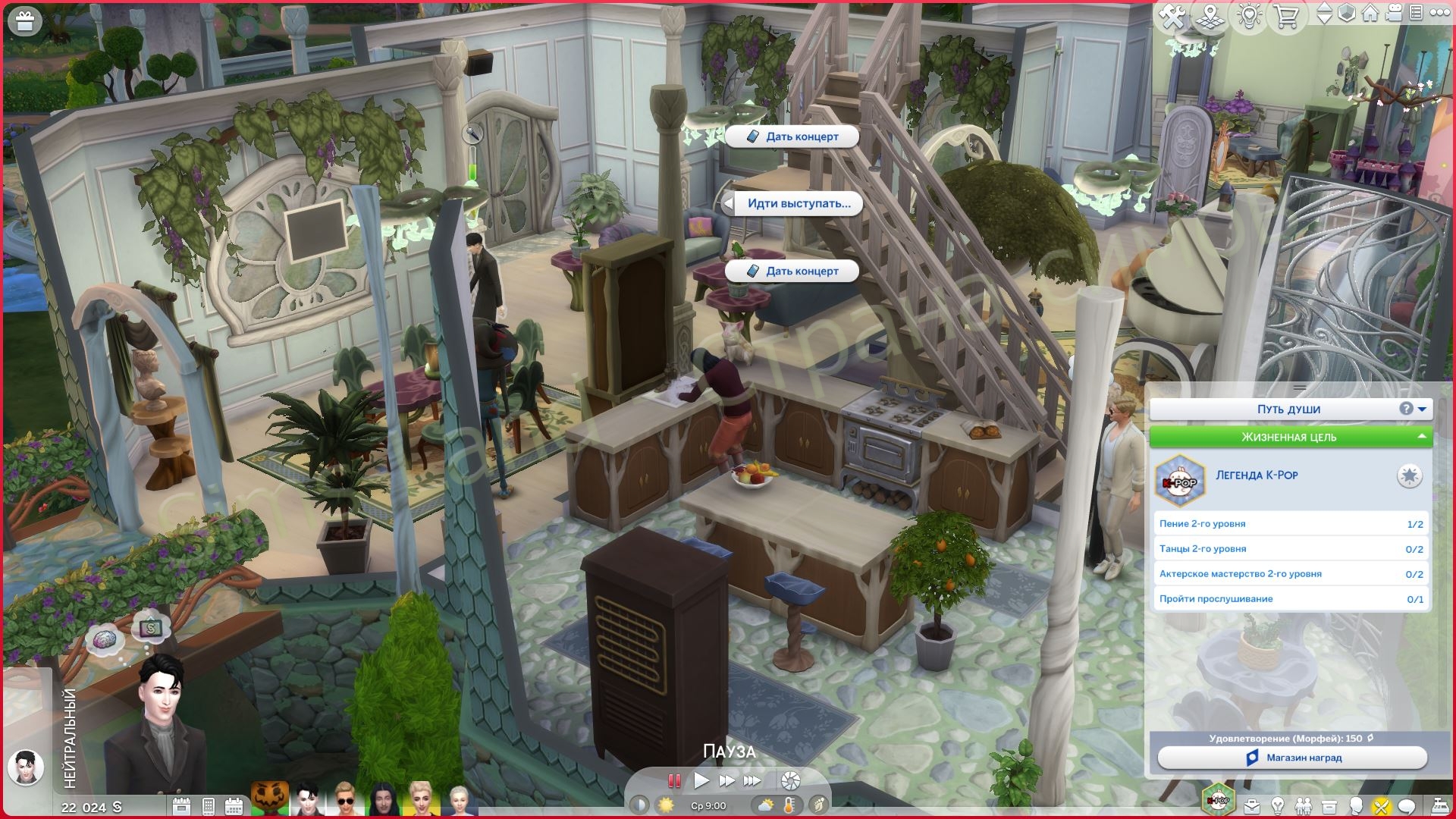The width and height of the screenshot is (1456, 819).
Task: Switch to the blonde Sim with sunglasses
Action: coord(344,799)
